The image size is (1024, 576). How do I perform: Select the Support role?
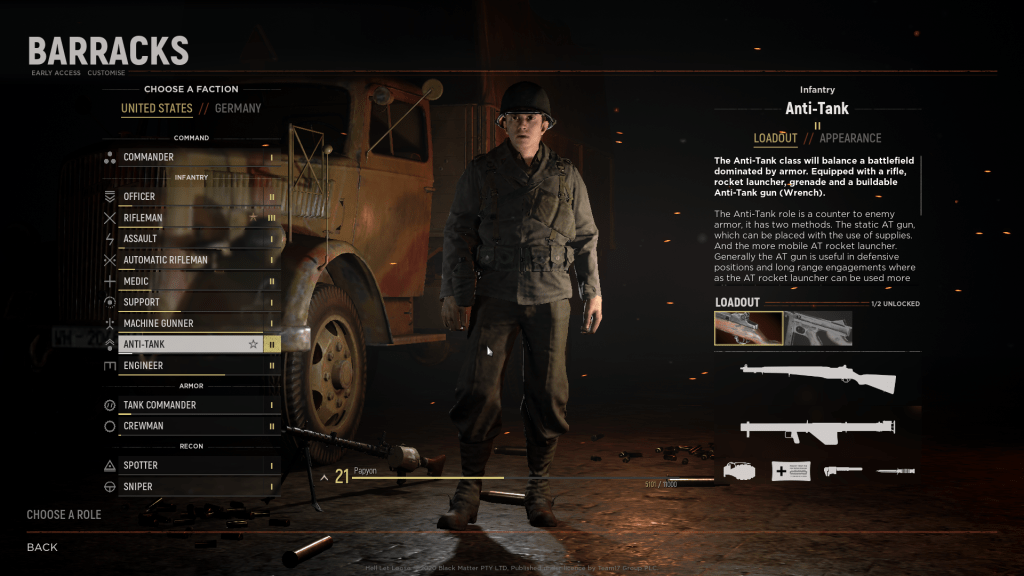click(190, 302)
